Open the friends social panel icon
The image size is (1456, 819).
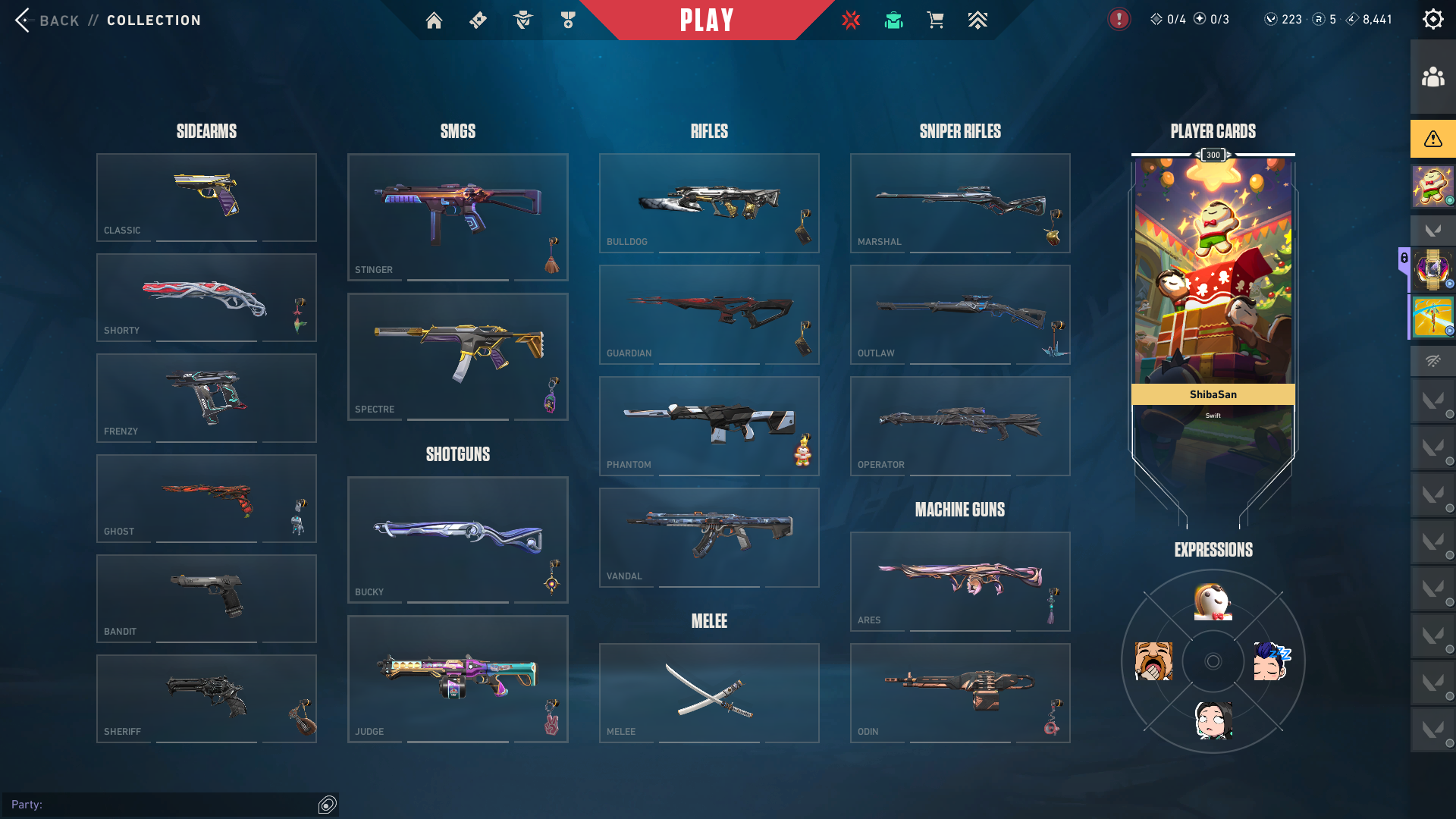1432,77
